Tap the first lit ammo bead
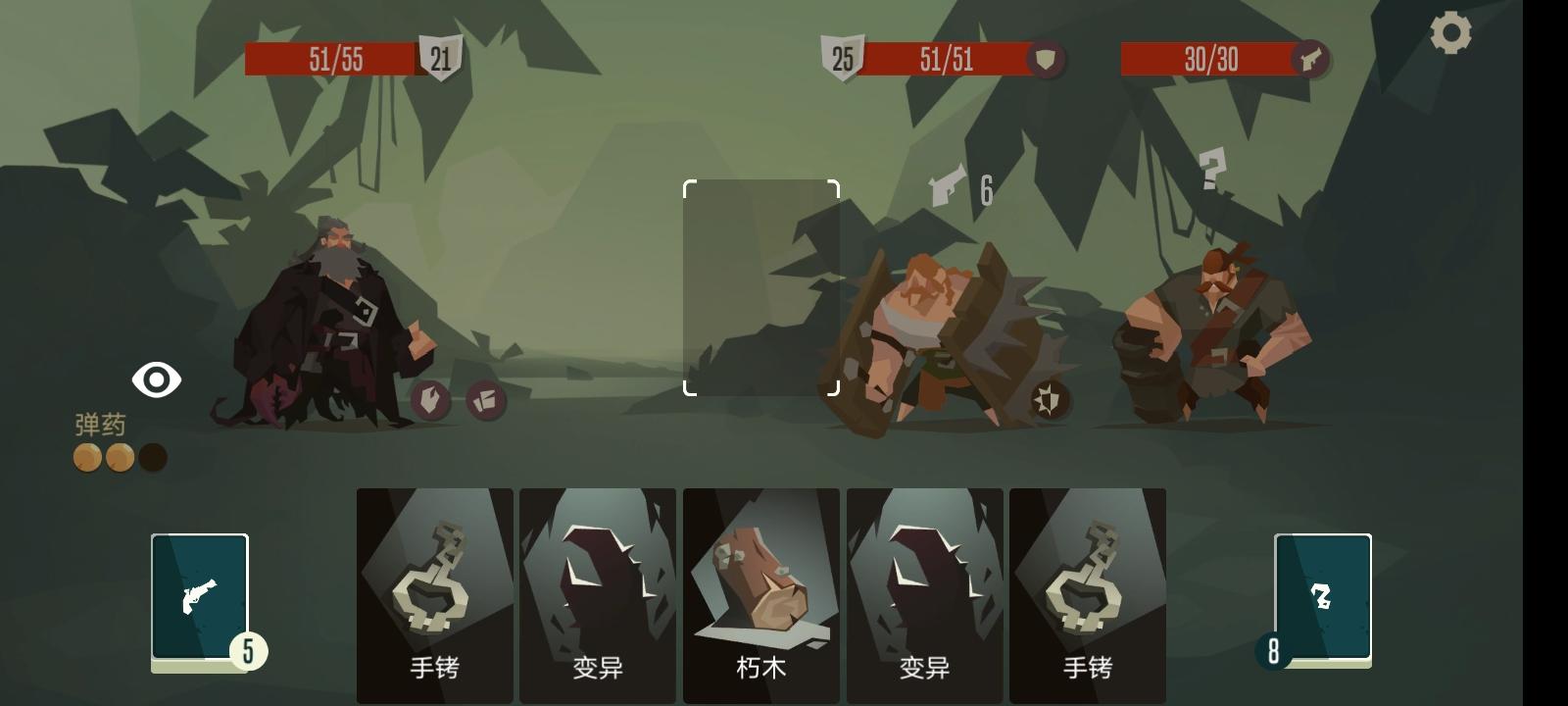Screen dimensions: 1568x706 [87, 455]
